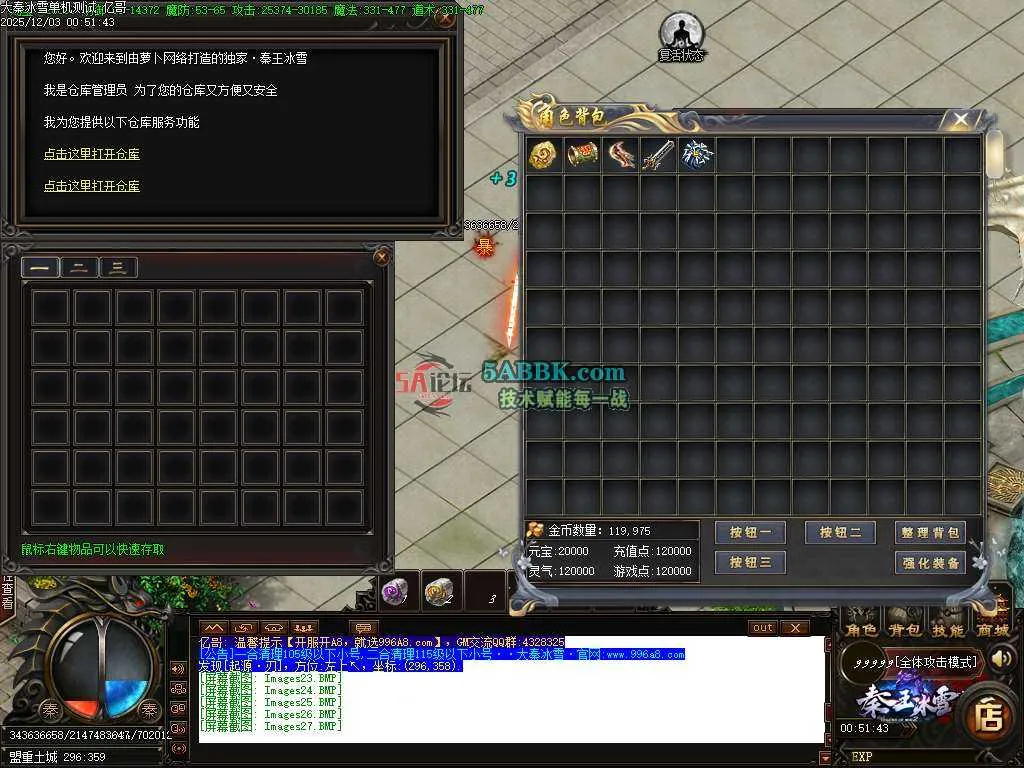Select the red curved blade item
This screenshot has height=768, width=1024.
click(620, 154)
